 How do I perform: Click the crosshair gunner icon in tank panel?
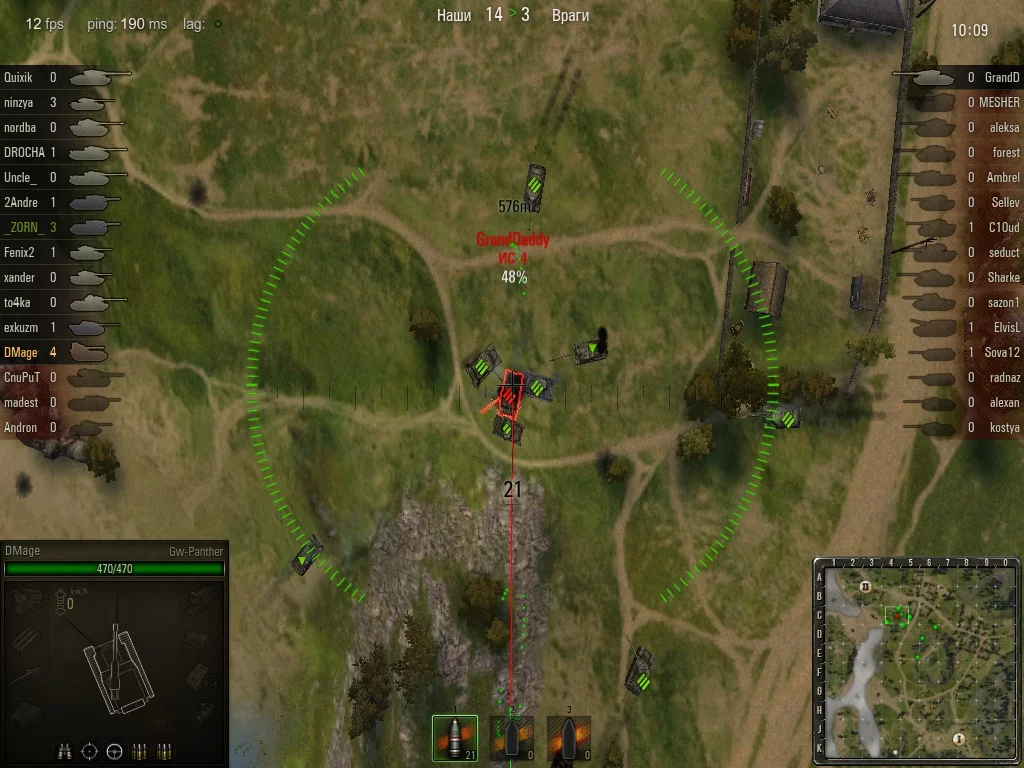click(89, 750)
